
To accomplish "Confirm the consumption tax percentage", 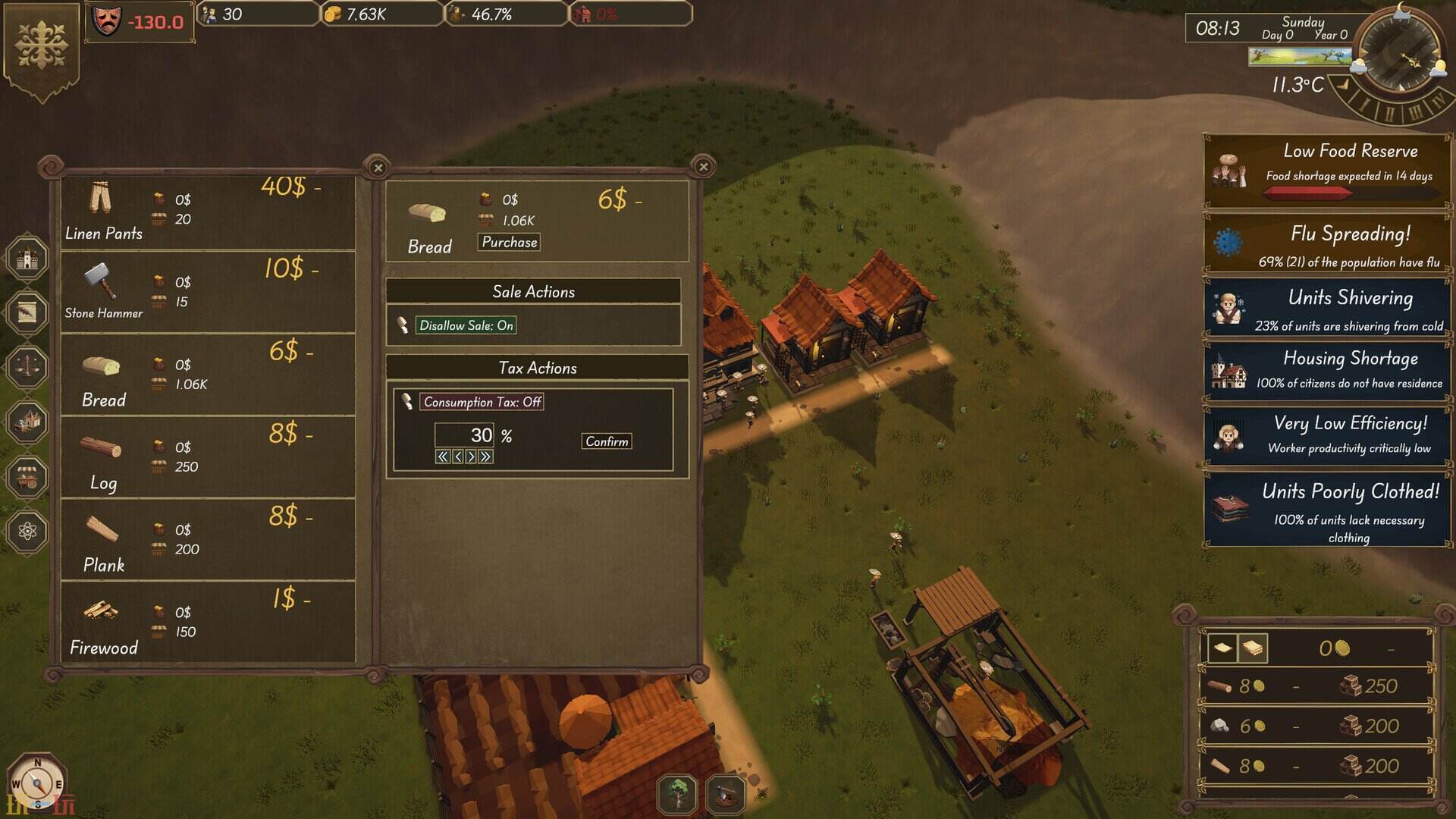I will 607,441.
